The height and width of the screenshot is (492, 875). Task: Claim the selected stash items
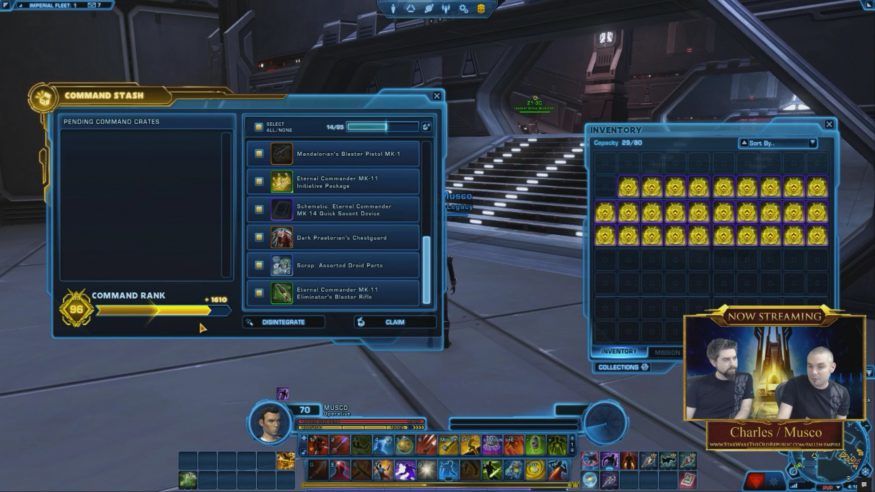pos(394,322)
